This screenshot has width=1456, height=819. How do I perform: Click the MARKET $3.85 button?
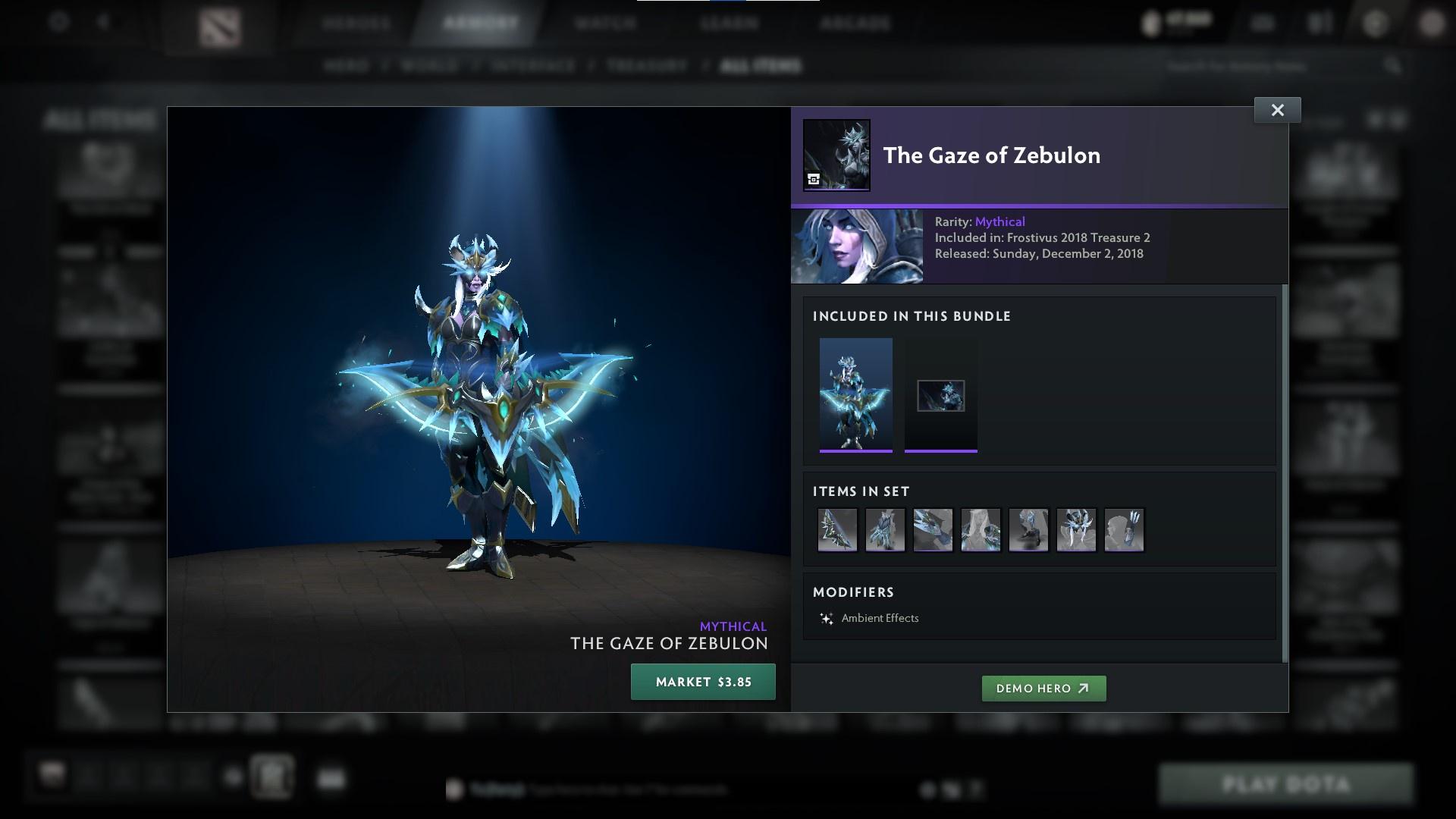(x=702, y=681)
